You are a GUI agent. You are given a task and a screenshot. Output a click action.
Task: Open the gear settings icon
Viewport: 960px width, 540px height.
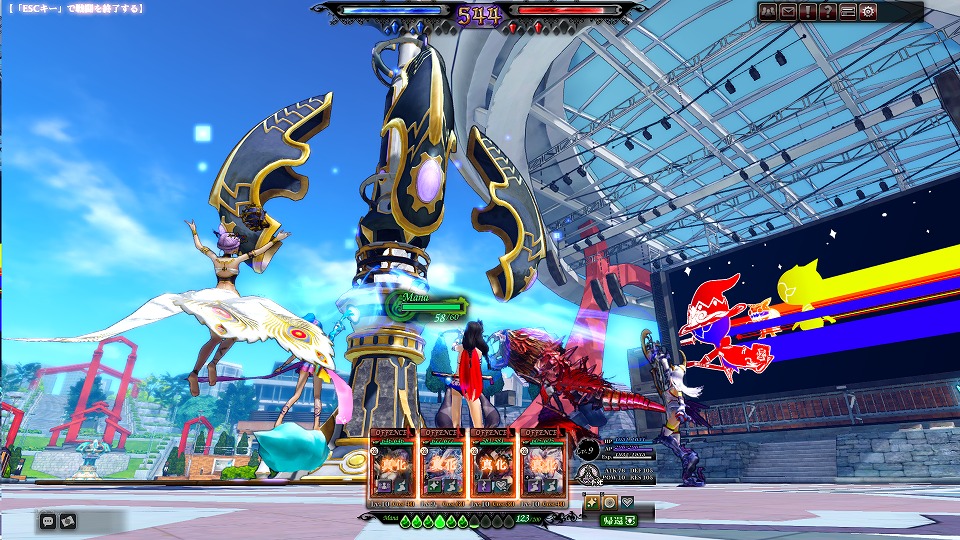pyautogui.click(x=868, y=12)
